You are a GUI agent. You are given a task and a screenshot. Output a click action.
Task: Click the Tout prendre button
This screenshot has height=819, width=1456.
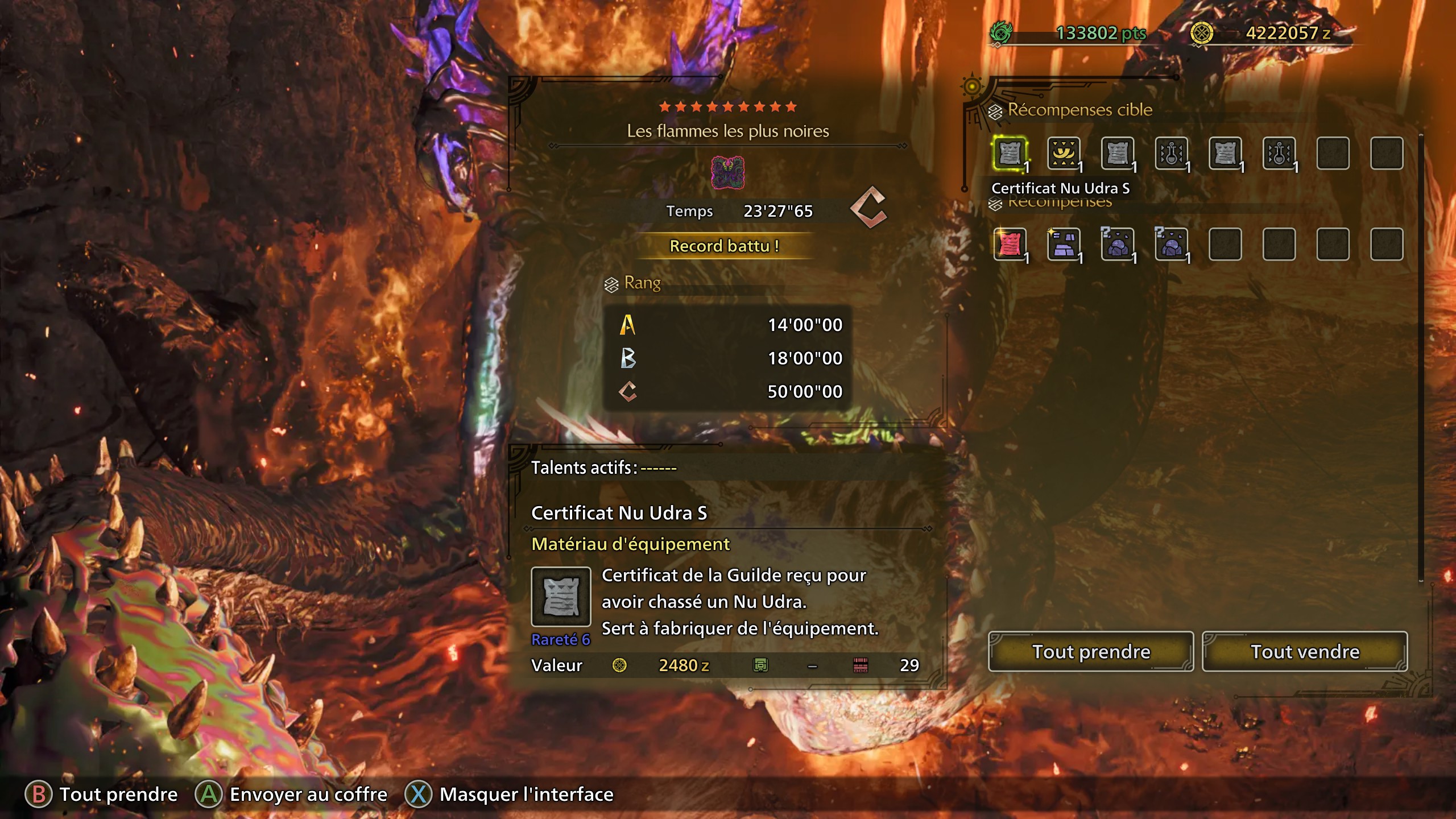[x=1091, y=652]
